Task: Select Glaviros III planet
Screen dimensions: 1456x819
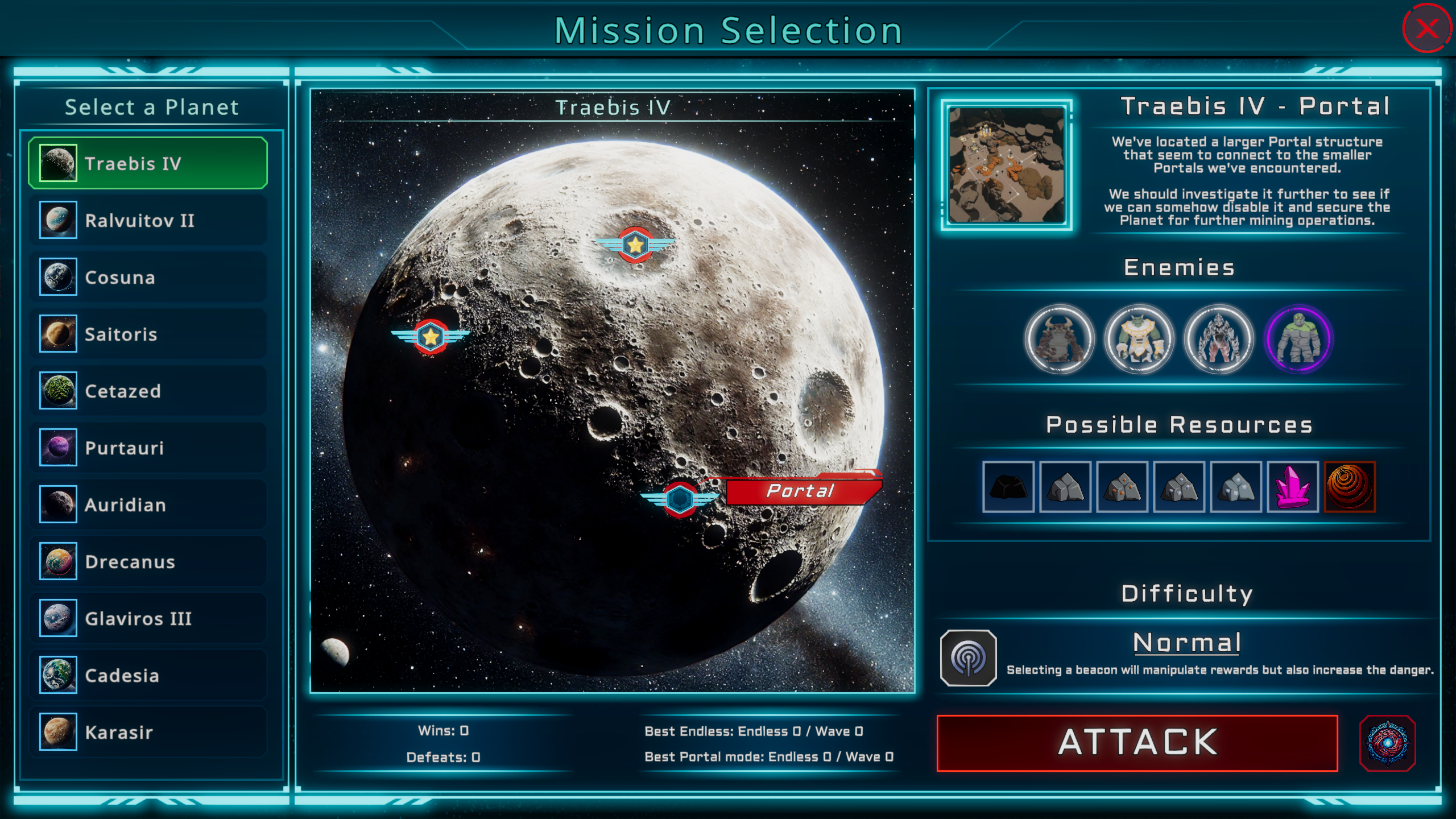Action: tap(148, 618)
